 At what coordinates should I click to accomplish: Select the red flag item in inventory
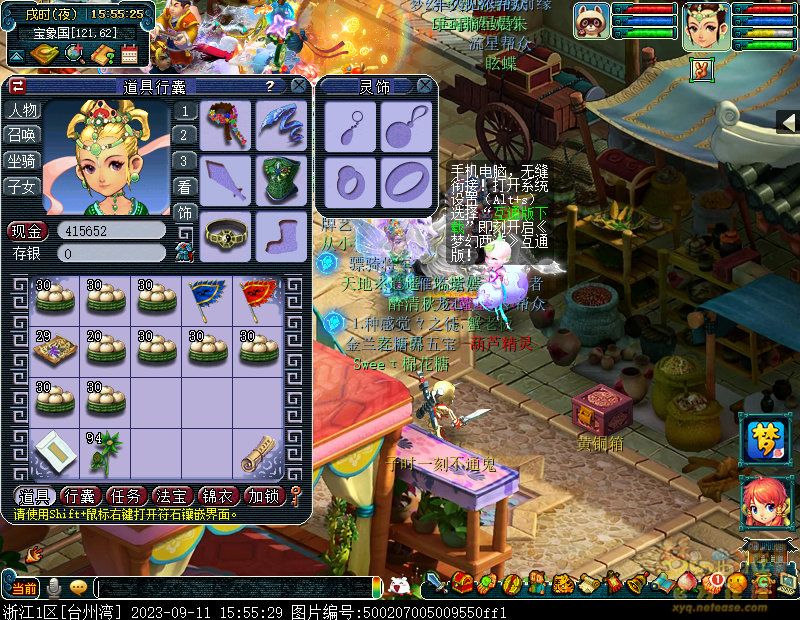coord(257,297)
